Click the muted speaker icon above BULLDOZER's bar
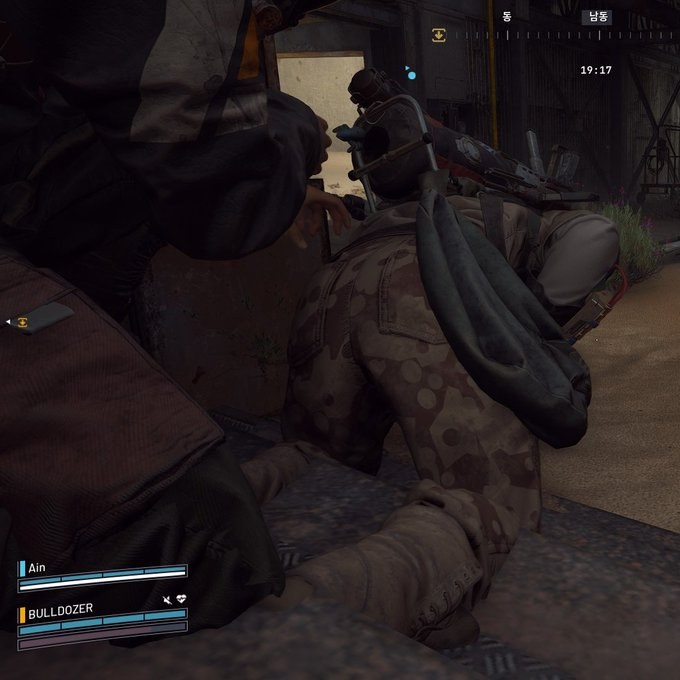Viewport: 680px width, 680px height. [x=166, y=600]
